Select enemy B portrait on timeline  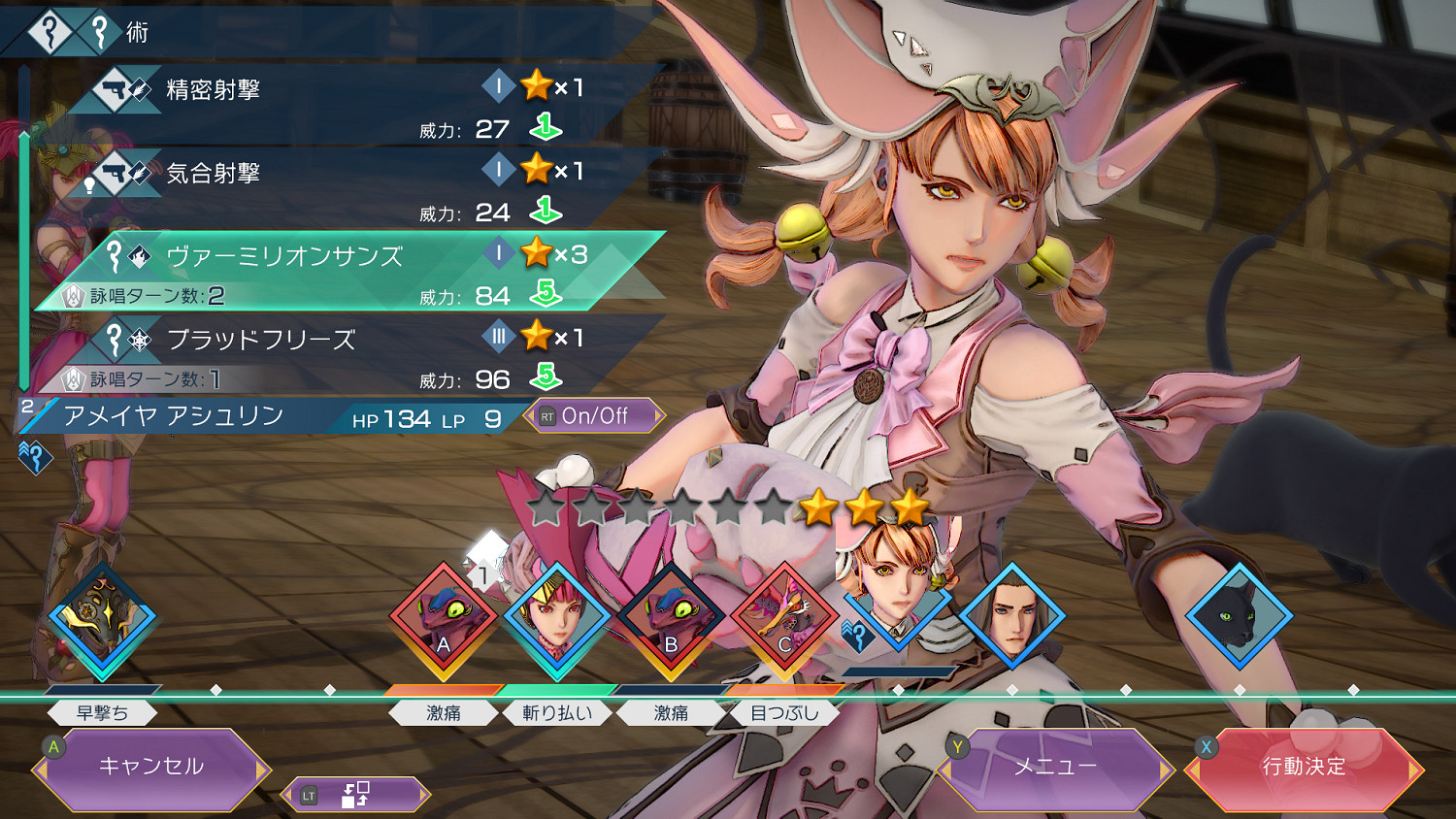click(x=671, y=619)
